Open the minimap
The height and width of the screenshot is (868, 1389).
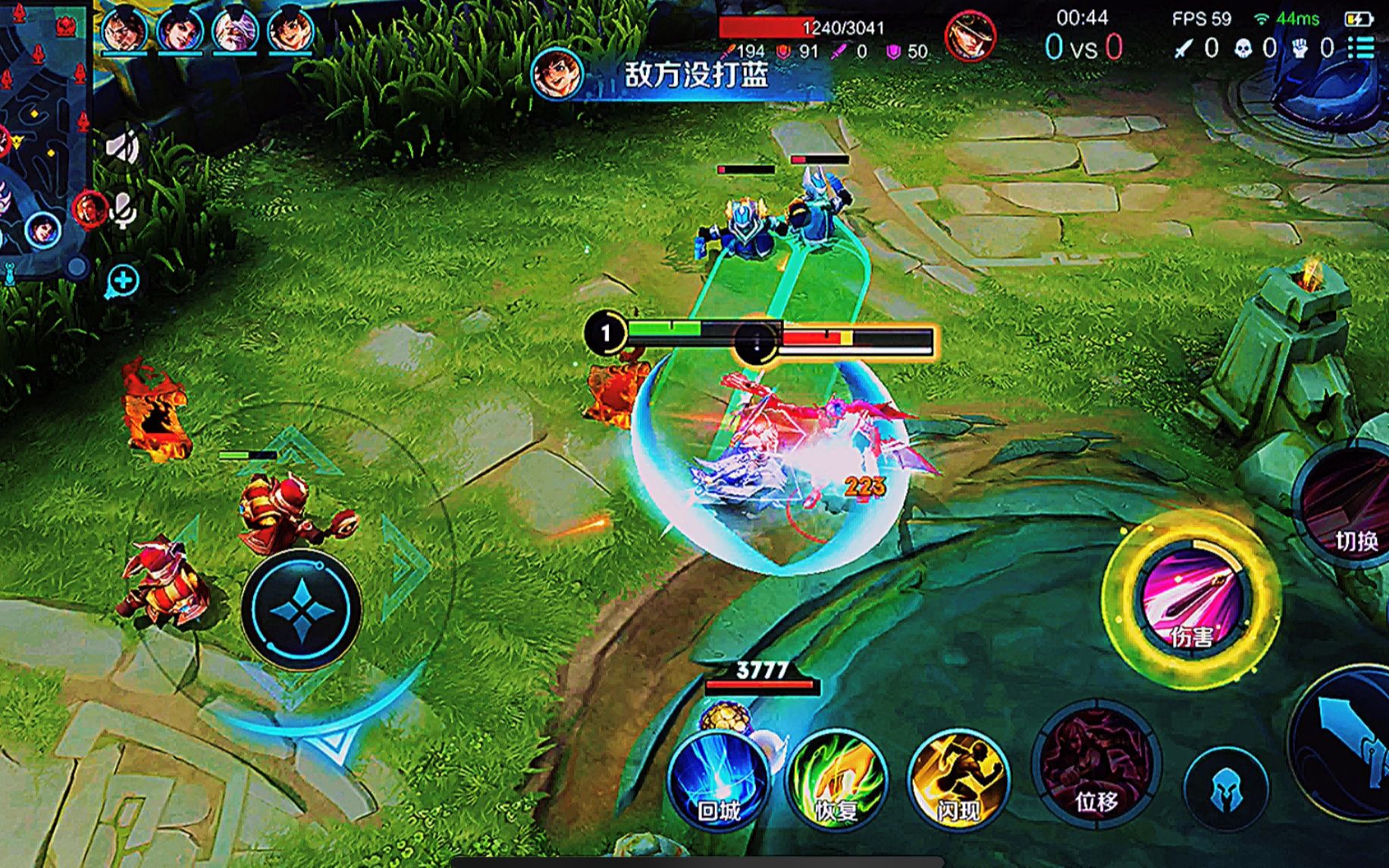point(44,136)
